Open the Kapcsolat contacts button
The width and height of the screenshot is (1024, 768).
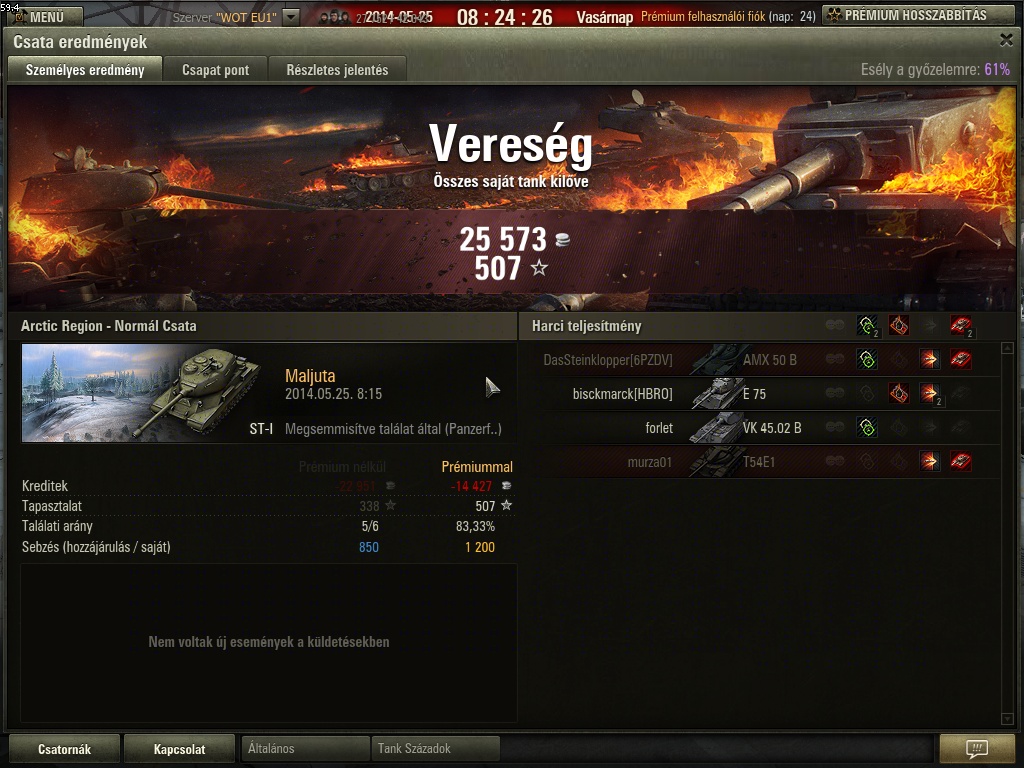point(179,749)
